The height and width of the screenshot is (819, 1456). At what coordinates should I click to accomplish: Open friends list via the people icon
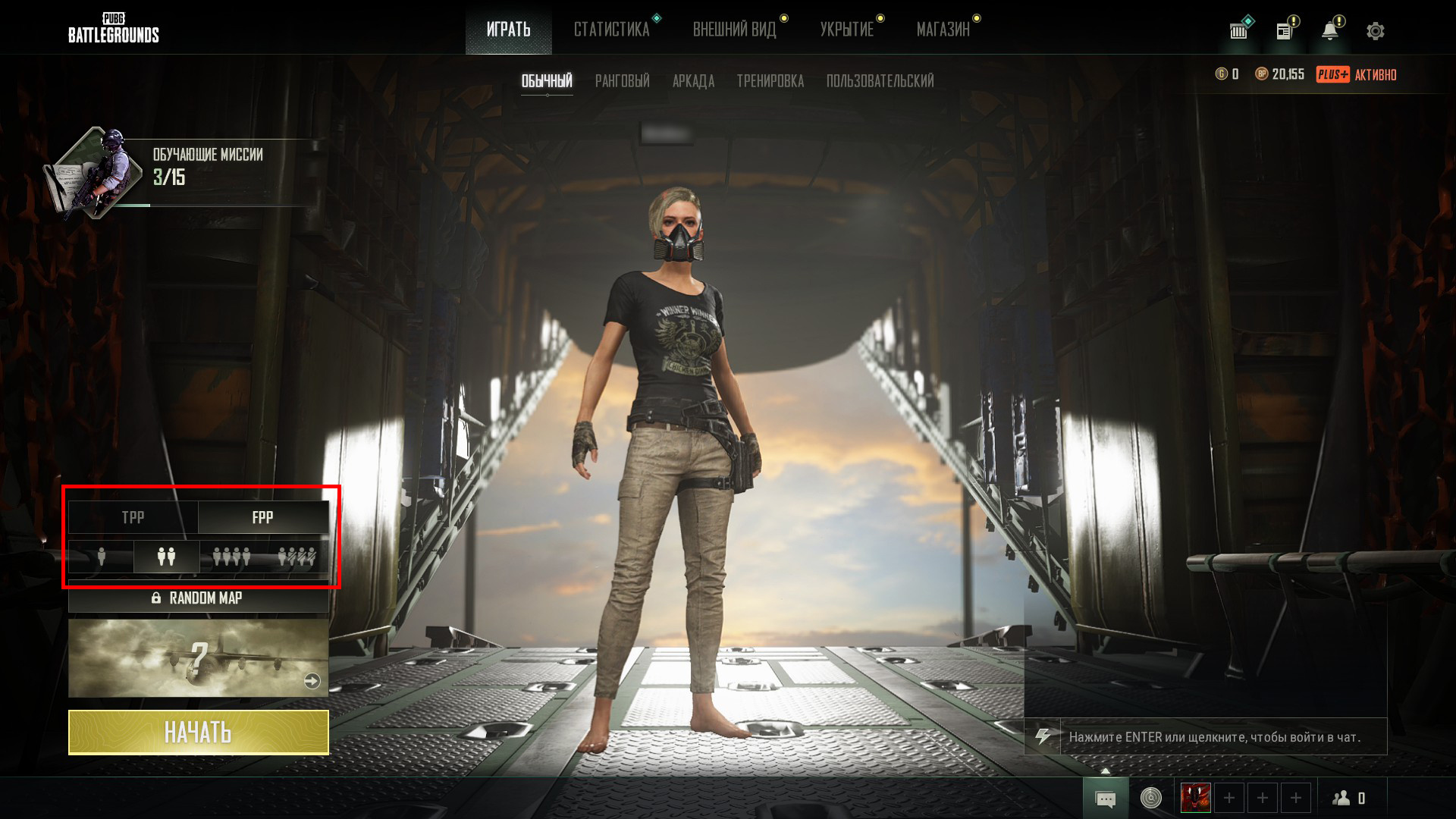(x=1342, y=798)
